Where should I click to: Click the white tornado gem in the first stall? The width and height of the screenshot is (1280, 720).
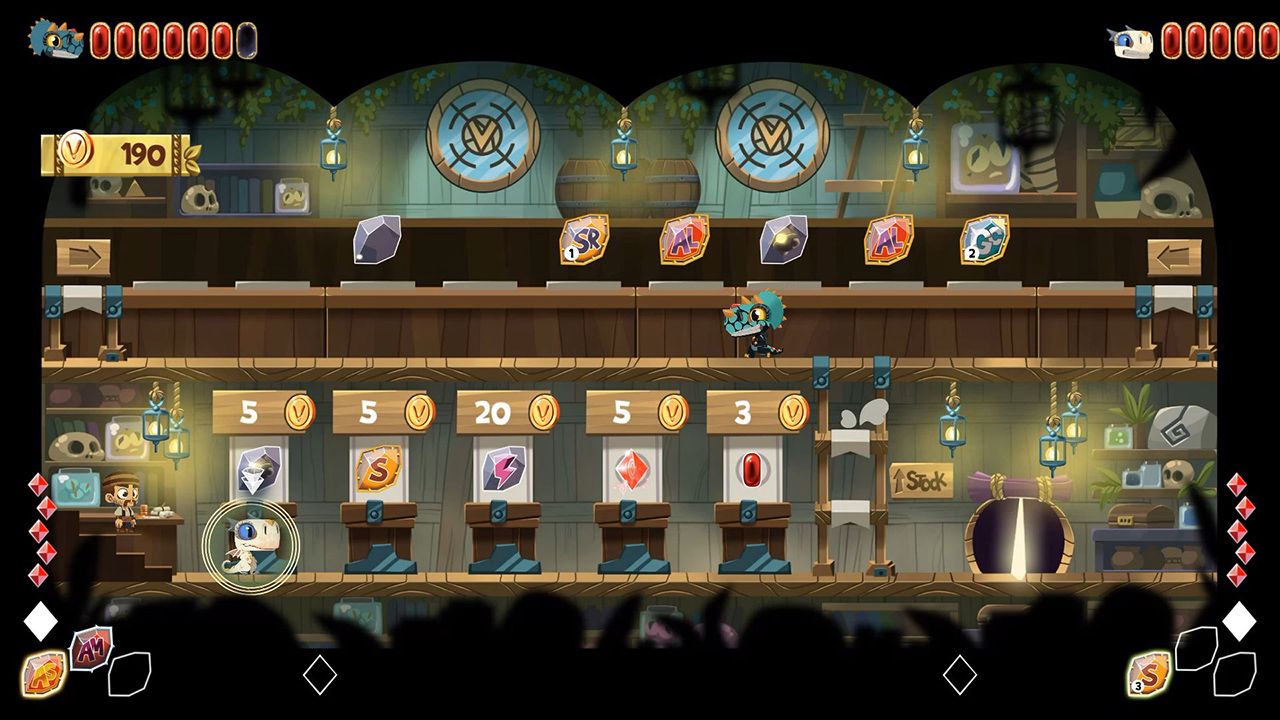pyautogui.click(x=261, y=468)
